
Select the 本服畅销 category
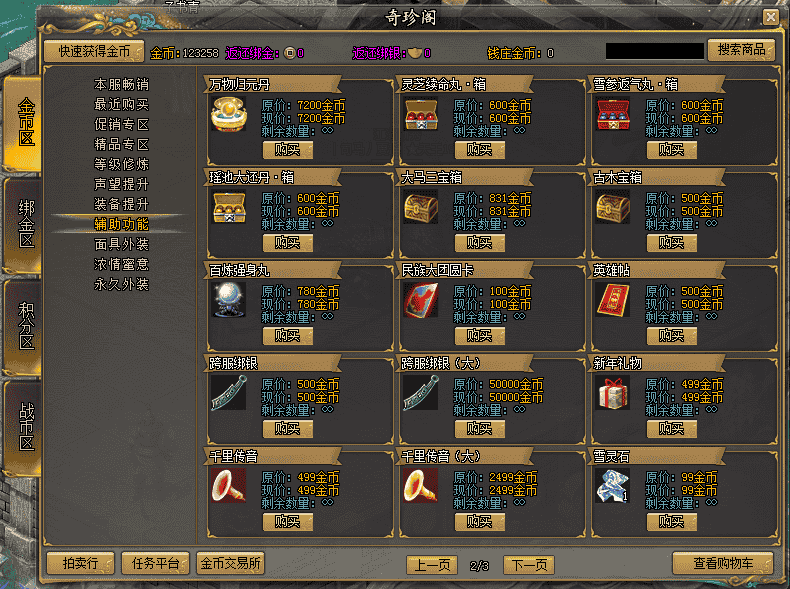point(122,85)
